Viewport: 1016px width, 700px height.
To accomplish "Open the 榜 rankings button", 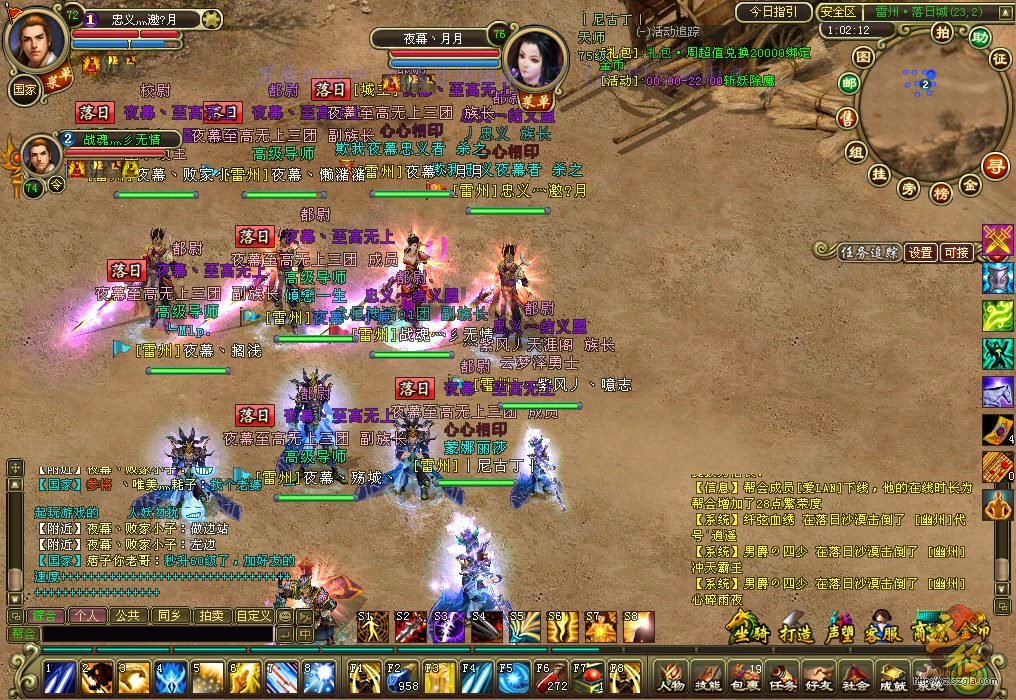I will pyautogui.click(x=940, y=193).
